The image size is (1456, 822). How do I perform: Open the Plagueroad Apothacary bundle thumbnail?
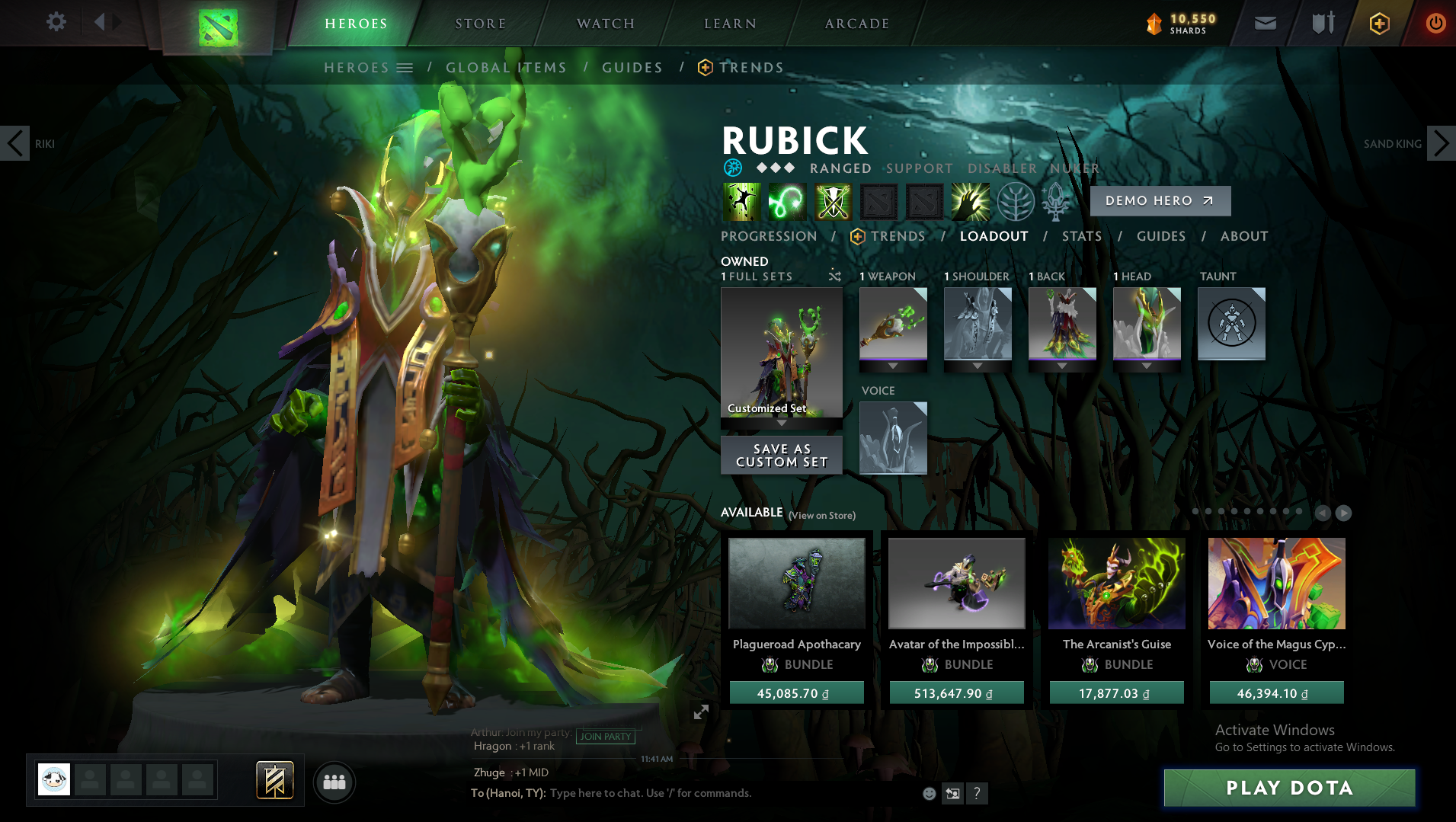click(x=796, y=584)
